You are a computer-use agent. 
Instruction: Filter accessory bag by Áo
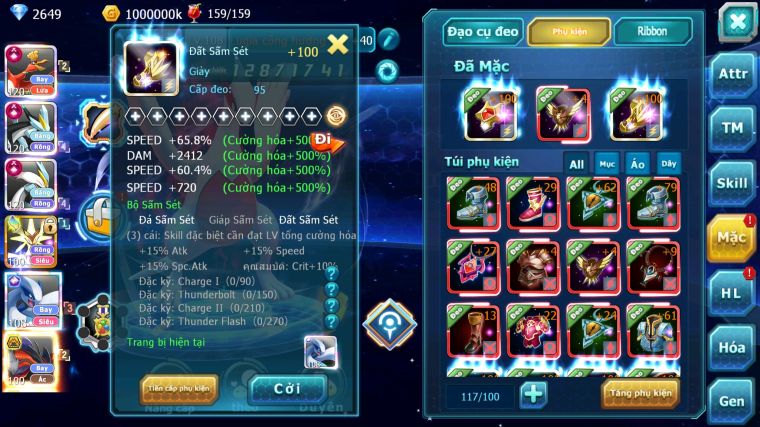(637, 163)
